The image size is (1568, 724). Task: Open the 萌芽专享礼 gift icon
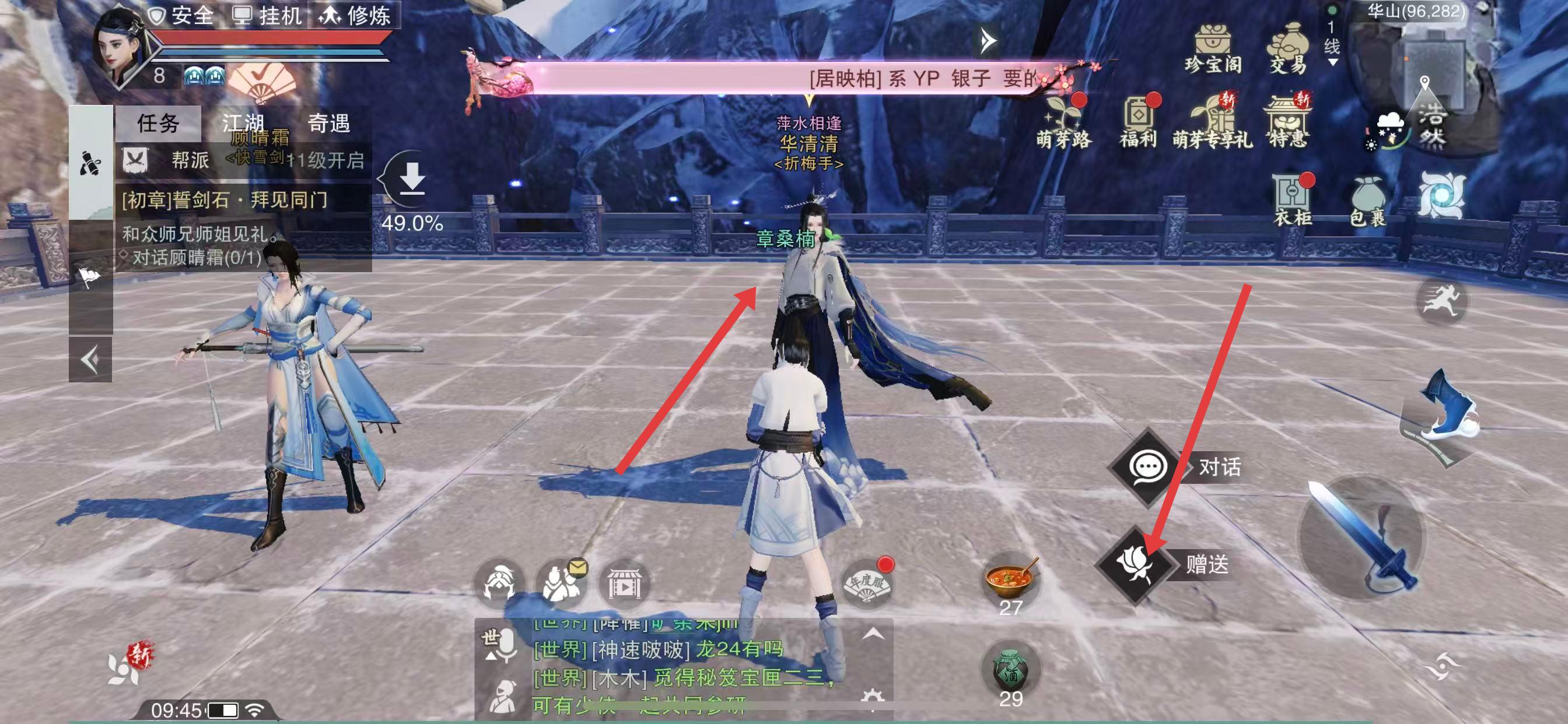[1213, 123]
